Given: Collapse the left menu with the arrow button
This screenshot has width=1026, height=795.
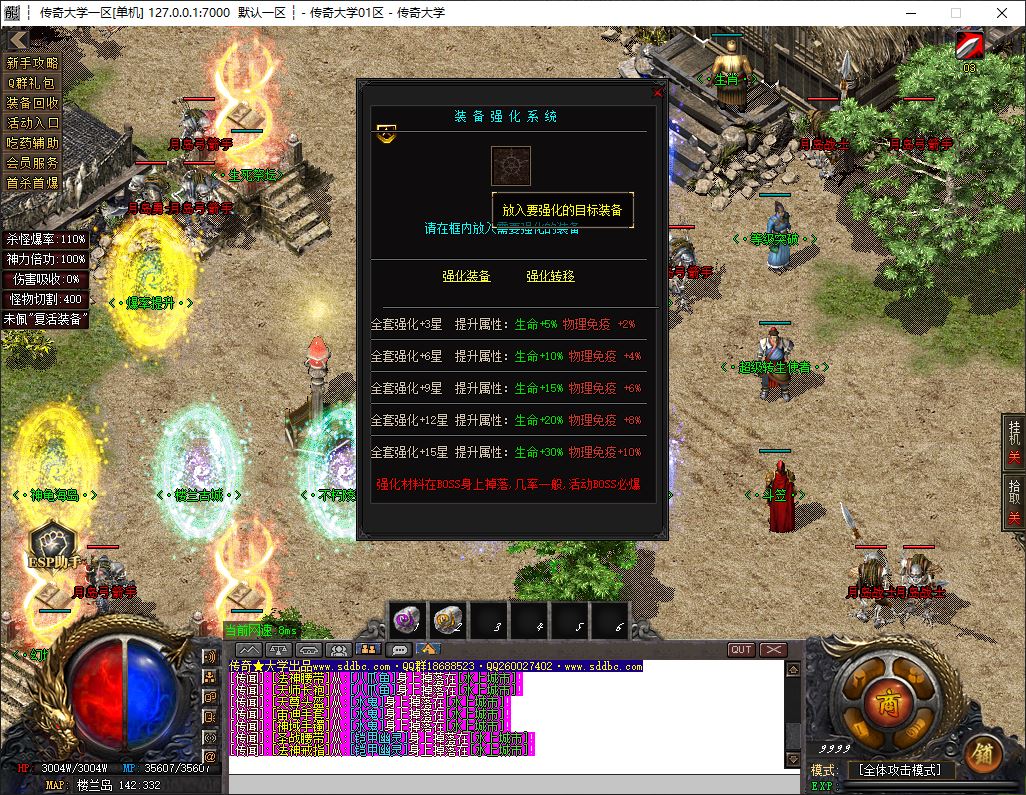Looking at the screenshot, I should coord(17,40).
